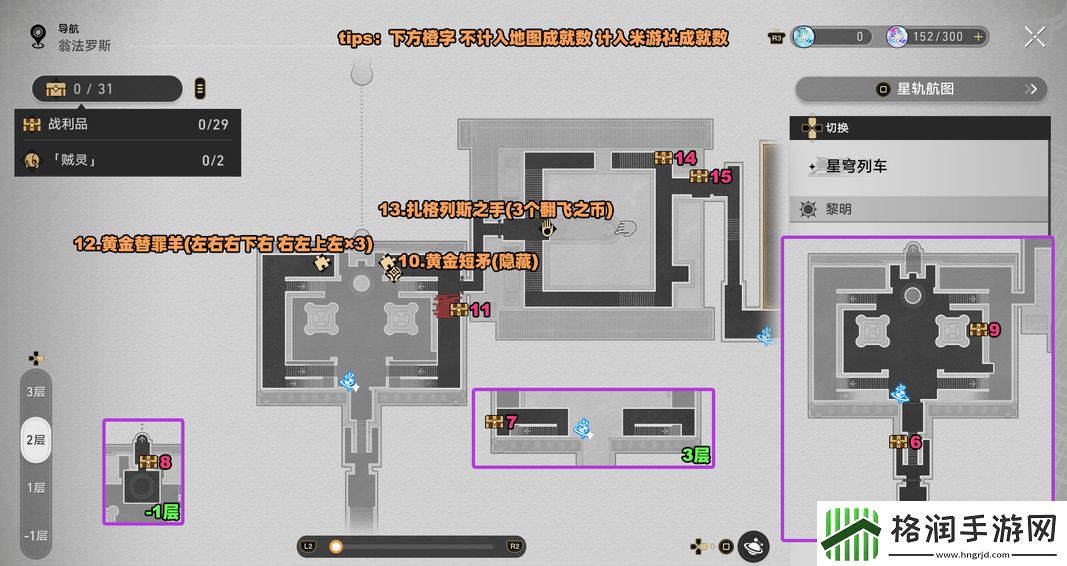Click the map zoom slider handle
The width and height of the screenshot is (1067, 566).
tap(336, 546)
